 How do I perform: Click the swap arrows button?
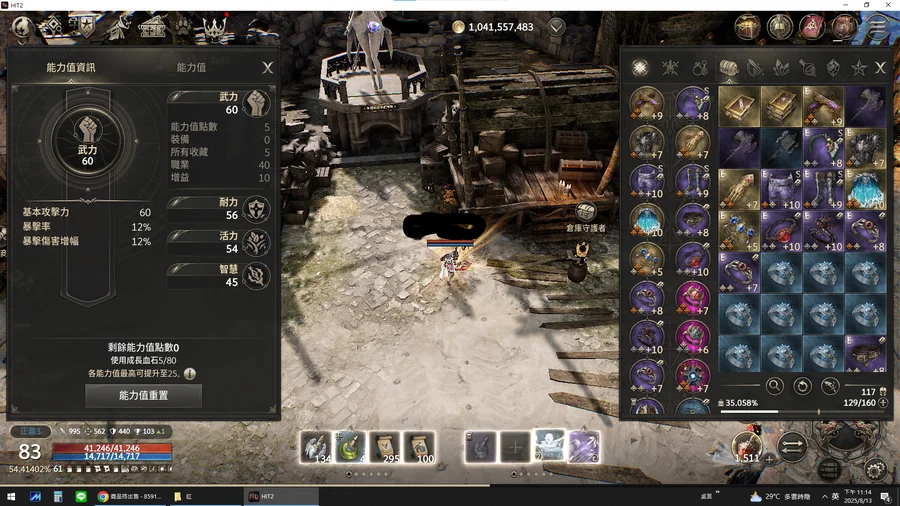click(x=791, y=446)
